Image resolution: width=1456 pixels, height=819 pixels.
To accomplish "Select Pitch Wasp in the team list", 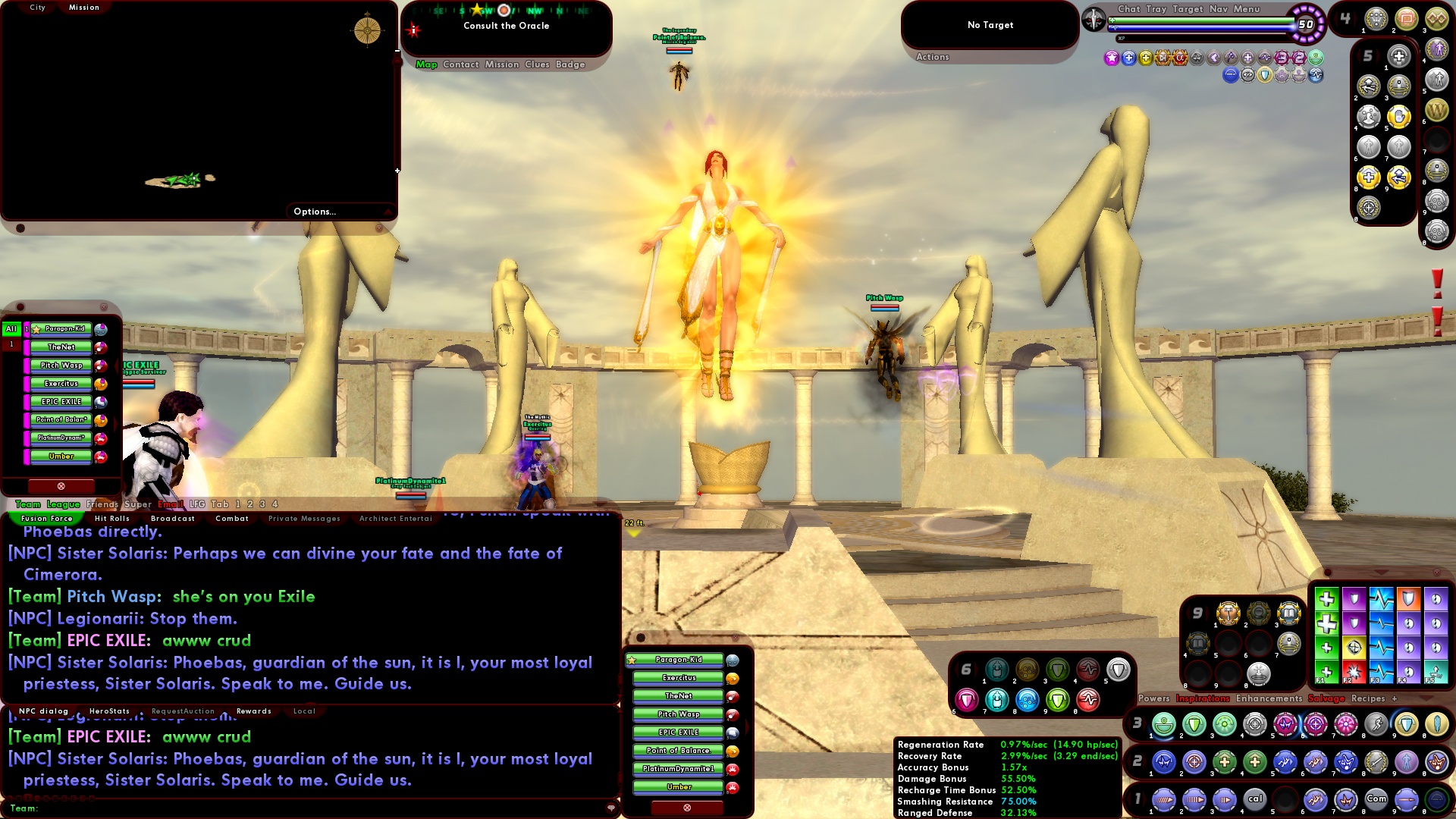I will [60, 365].
